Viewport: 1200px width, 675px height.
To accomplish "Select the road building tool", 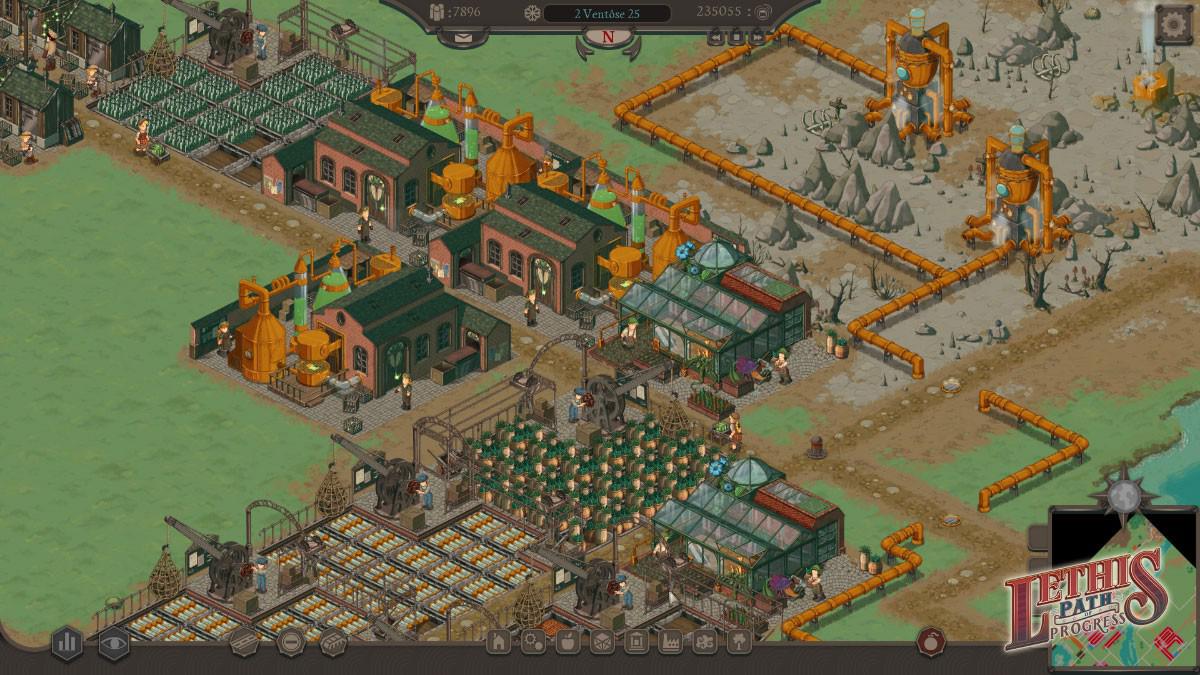I will [244, 642].
